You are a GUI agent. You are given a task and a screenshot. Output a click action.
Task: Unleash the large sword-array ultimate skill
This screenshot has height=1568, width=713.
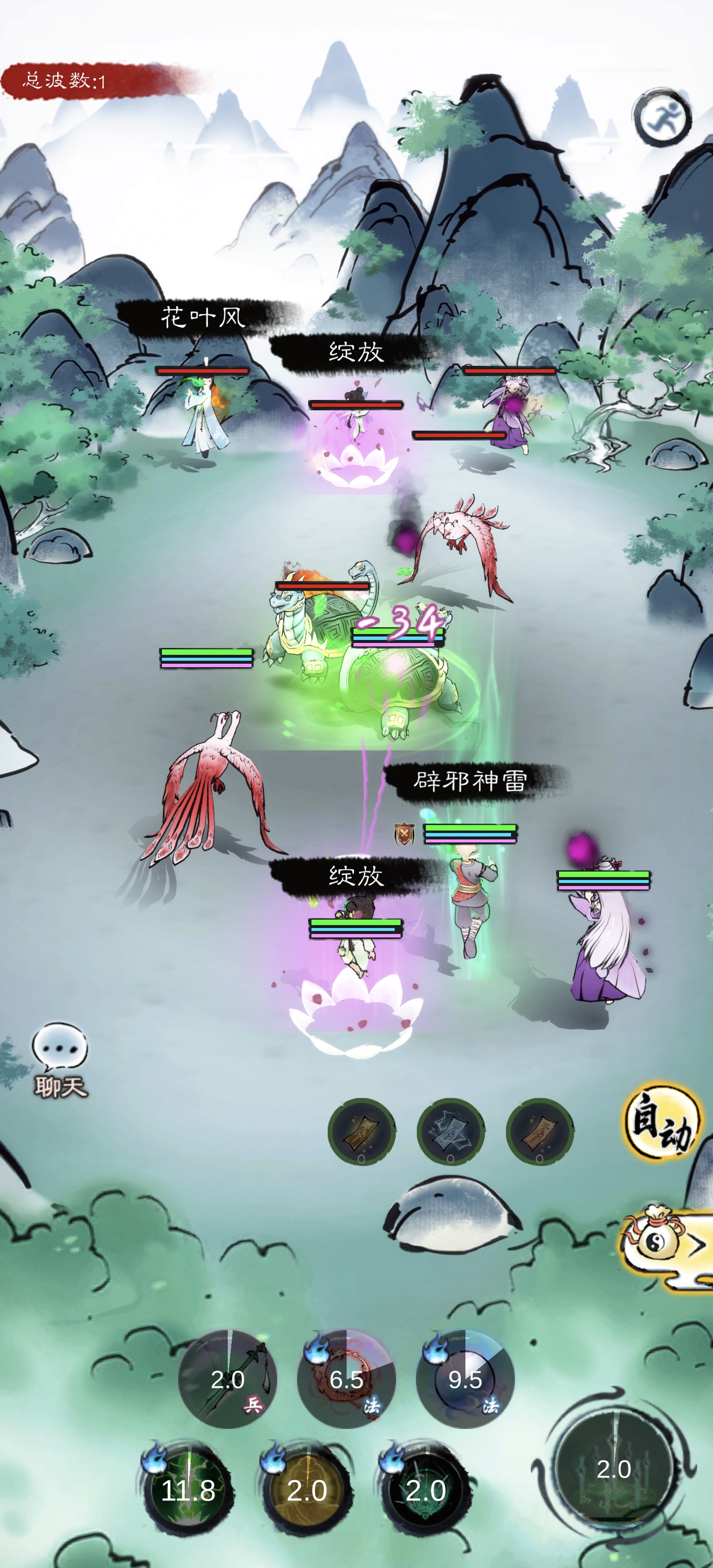(614, 1468)
